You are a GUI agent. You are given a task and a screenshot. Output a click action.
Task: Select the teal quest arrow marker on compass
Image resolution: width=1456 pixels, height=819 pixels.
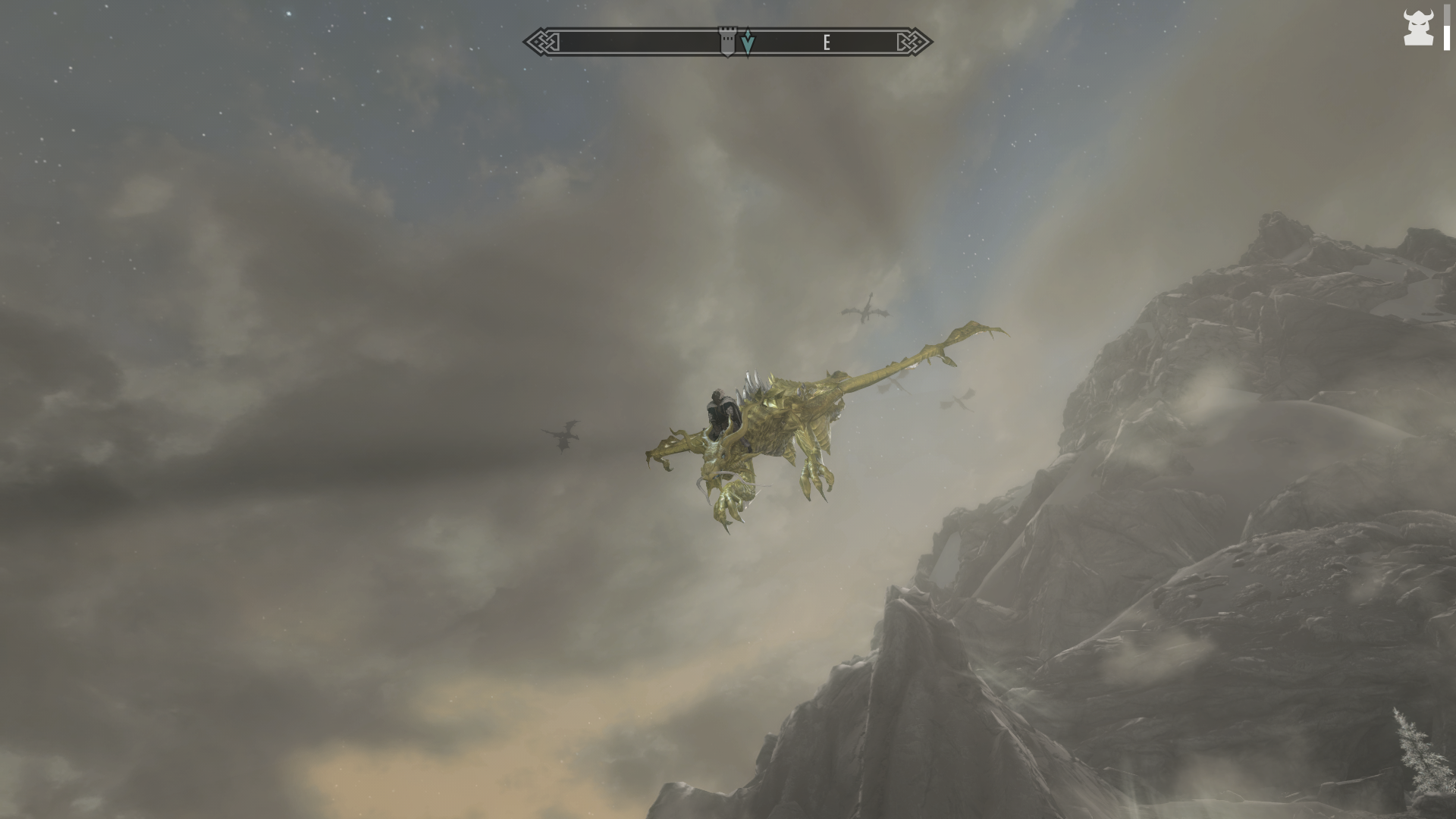click(748, 42)
